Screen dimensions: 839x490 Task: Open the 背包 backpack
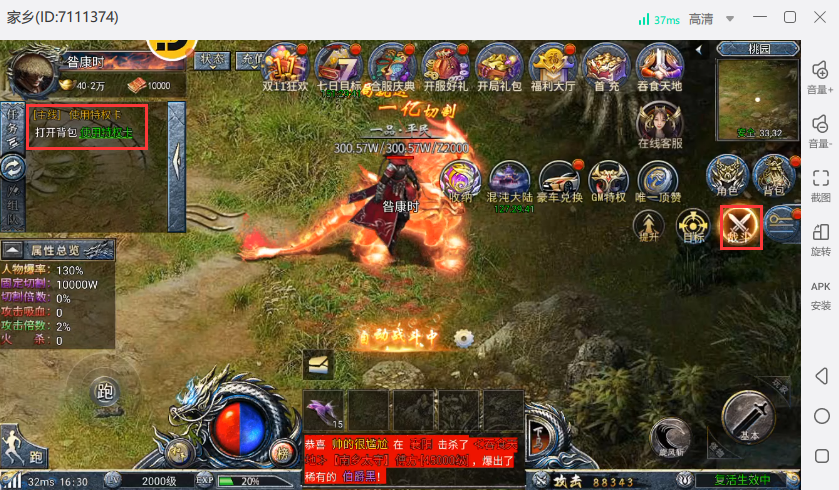pyautogui.click(x=773, y=174)
